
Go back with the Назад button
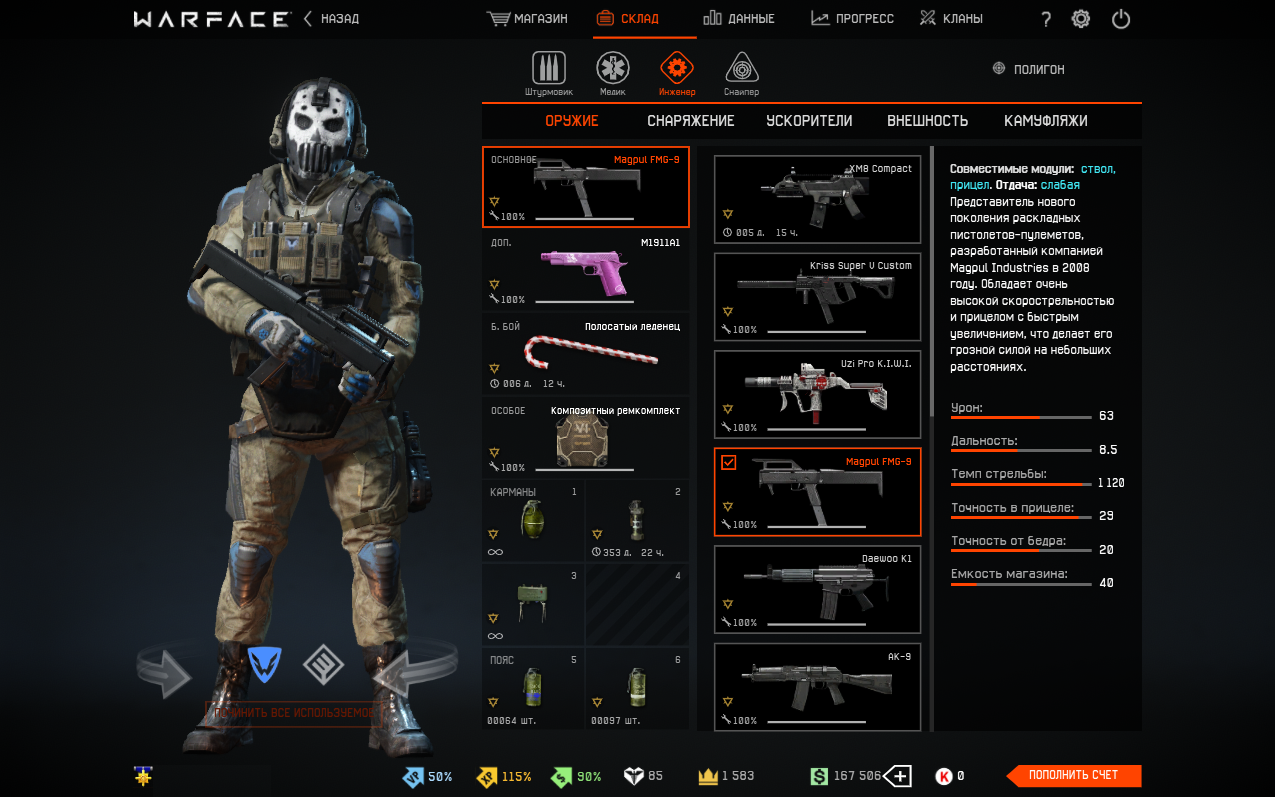click(331, 19)
